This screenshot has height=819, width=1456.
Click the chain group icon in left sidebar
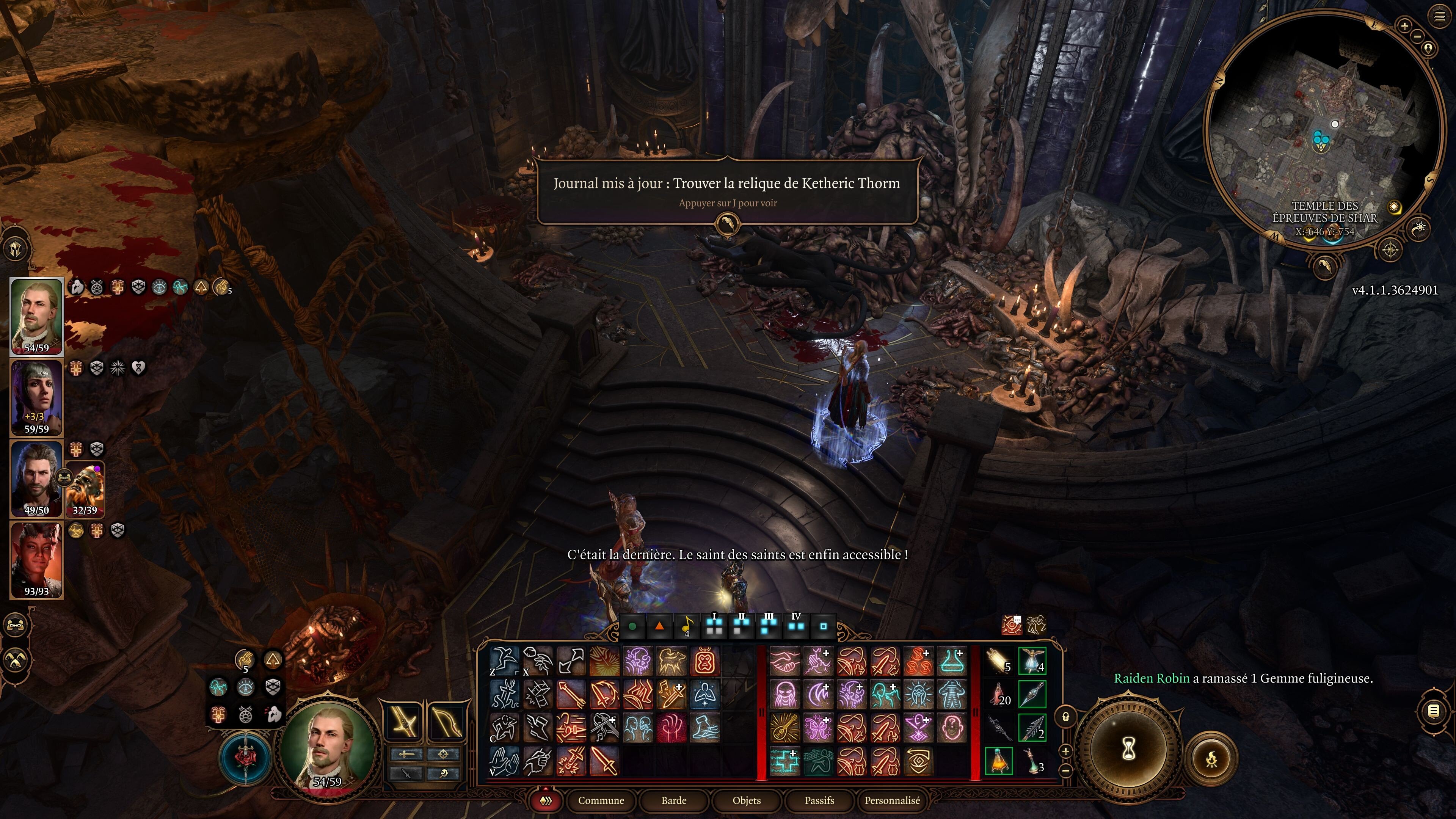pyautogui.click(x=15, y=626)
